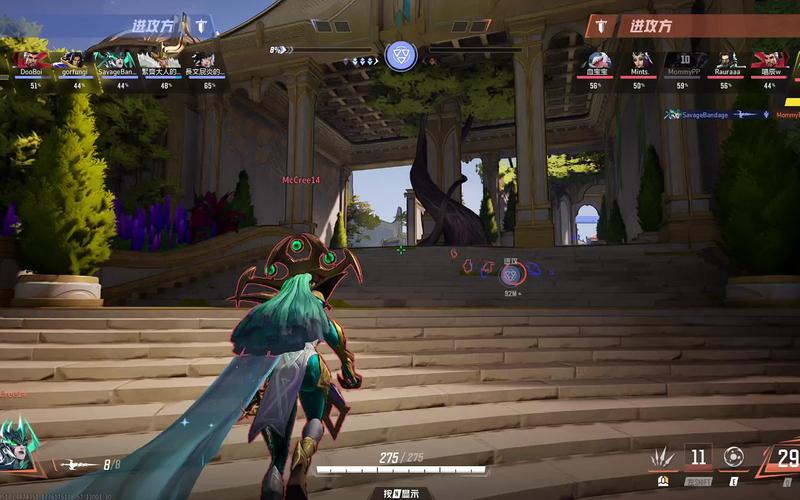Viewport: 800px width, 500px height.
Task: Activate the spiky claw ability icon
Action: click(x=663, y=458)
